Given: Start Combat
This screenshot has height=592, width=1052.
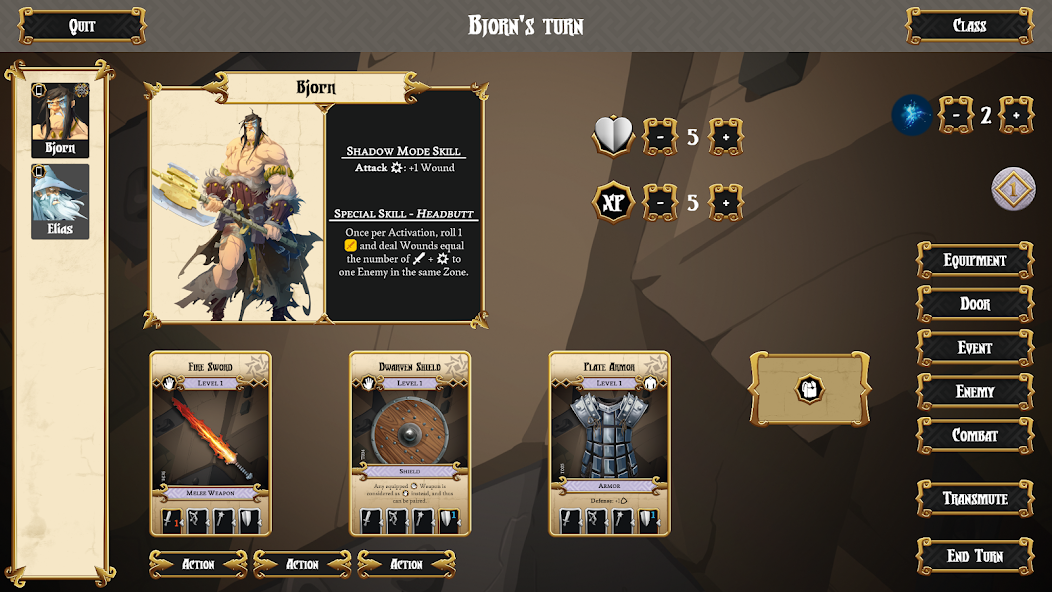Looking at the screenshot, I should tap(975, 436).
